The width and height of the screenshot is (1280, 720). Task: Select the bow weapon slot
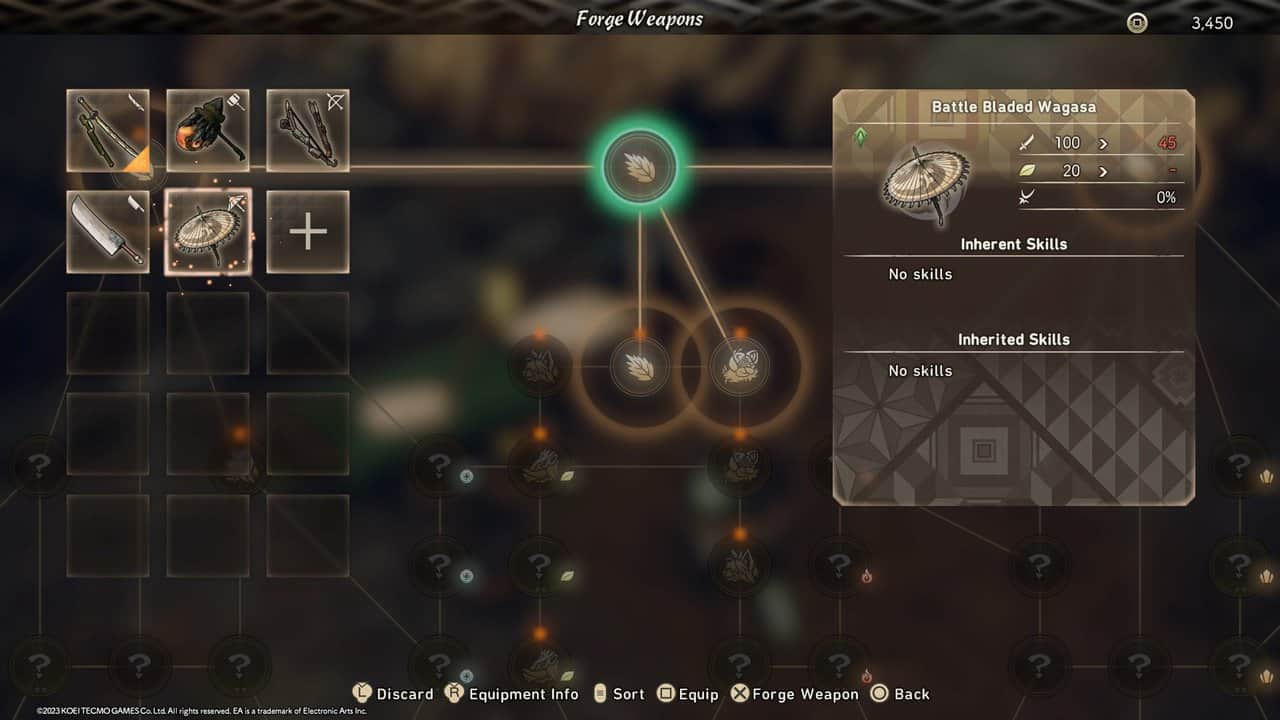[308, 131]
